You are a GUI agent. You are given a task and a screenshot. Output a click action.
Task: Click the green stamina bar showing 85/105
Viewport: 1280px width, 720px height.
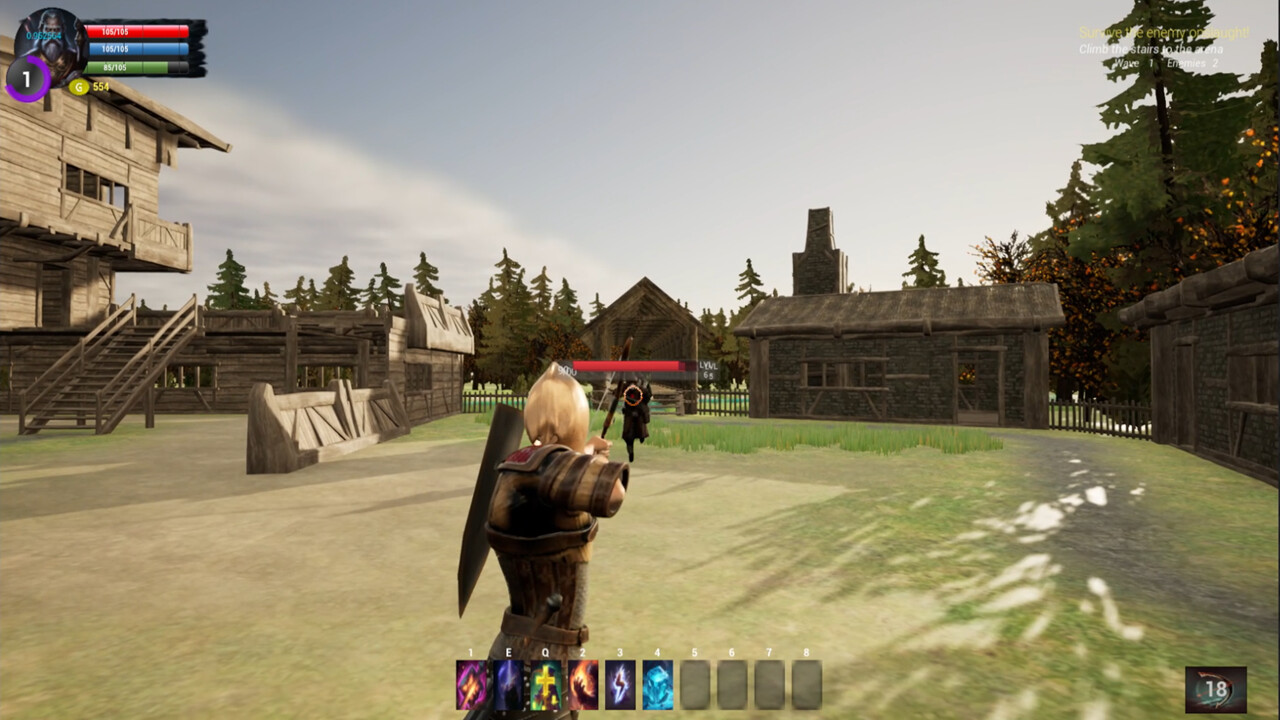[138, 66]
